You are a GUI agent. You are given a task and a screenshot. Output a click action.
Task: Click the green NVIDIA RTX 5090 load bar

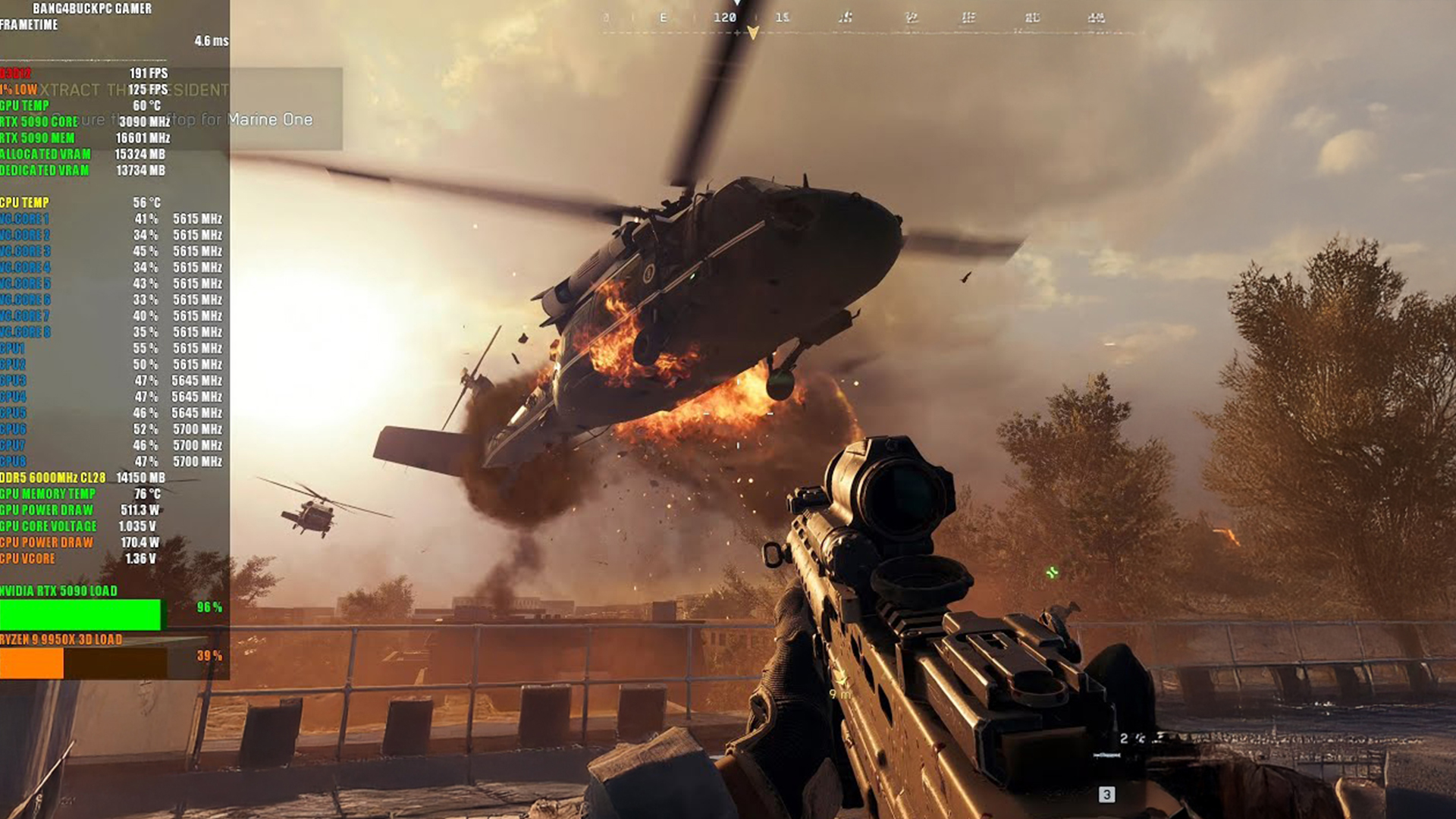point(80,614)
